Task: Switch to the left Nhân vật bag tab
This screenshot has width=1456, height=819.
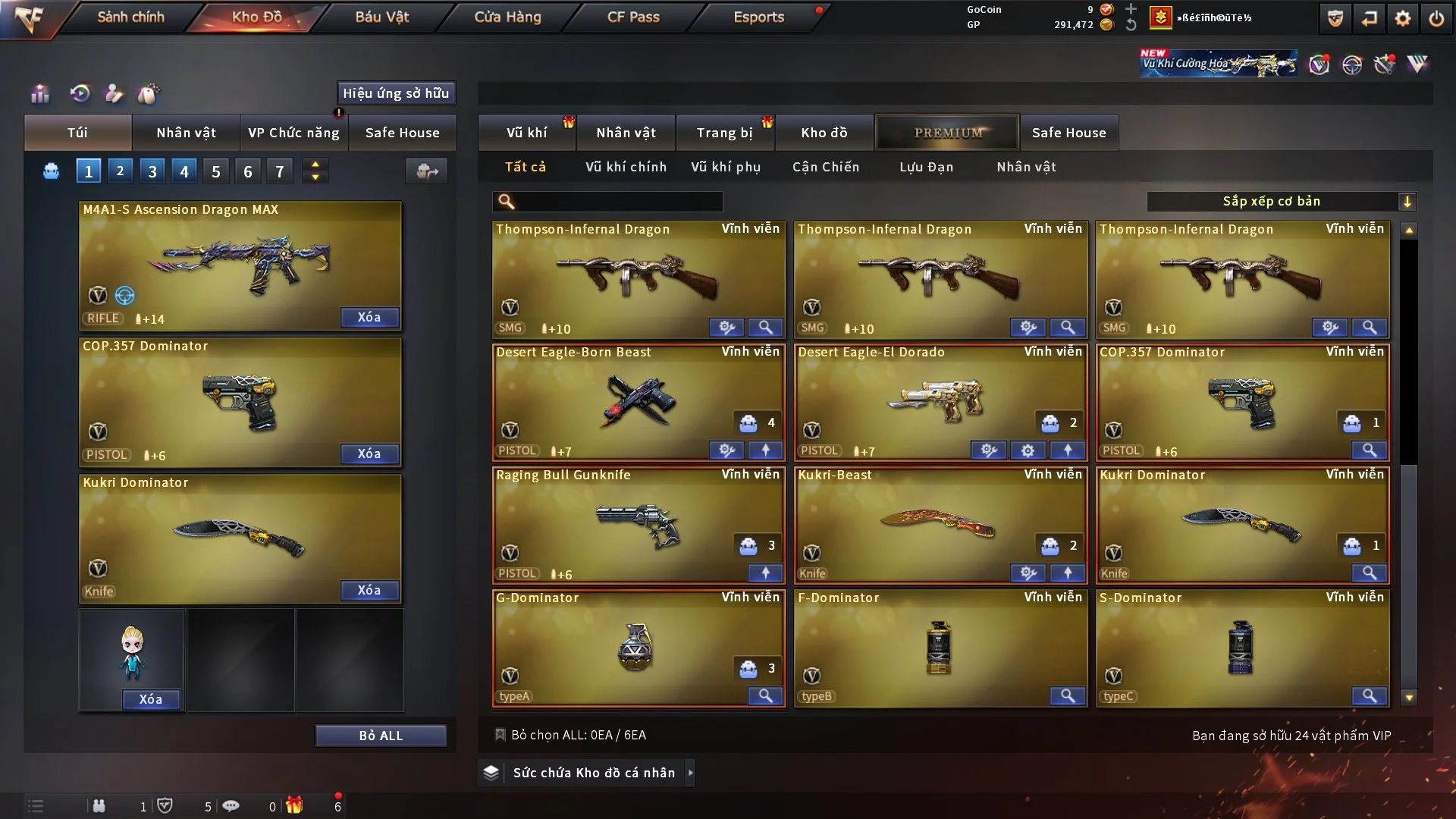Action: click(x=186, y=133)
